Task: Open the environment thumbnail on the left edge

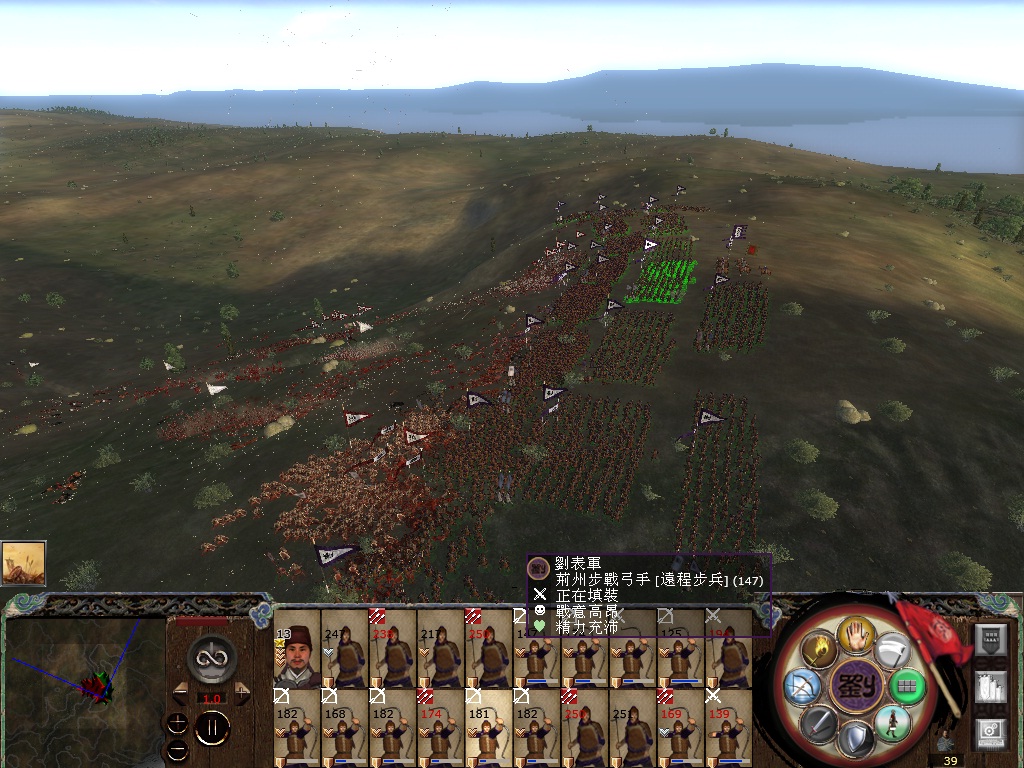Action: click(23, 563)
